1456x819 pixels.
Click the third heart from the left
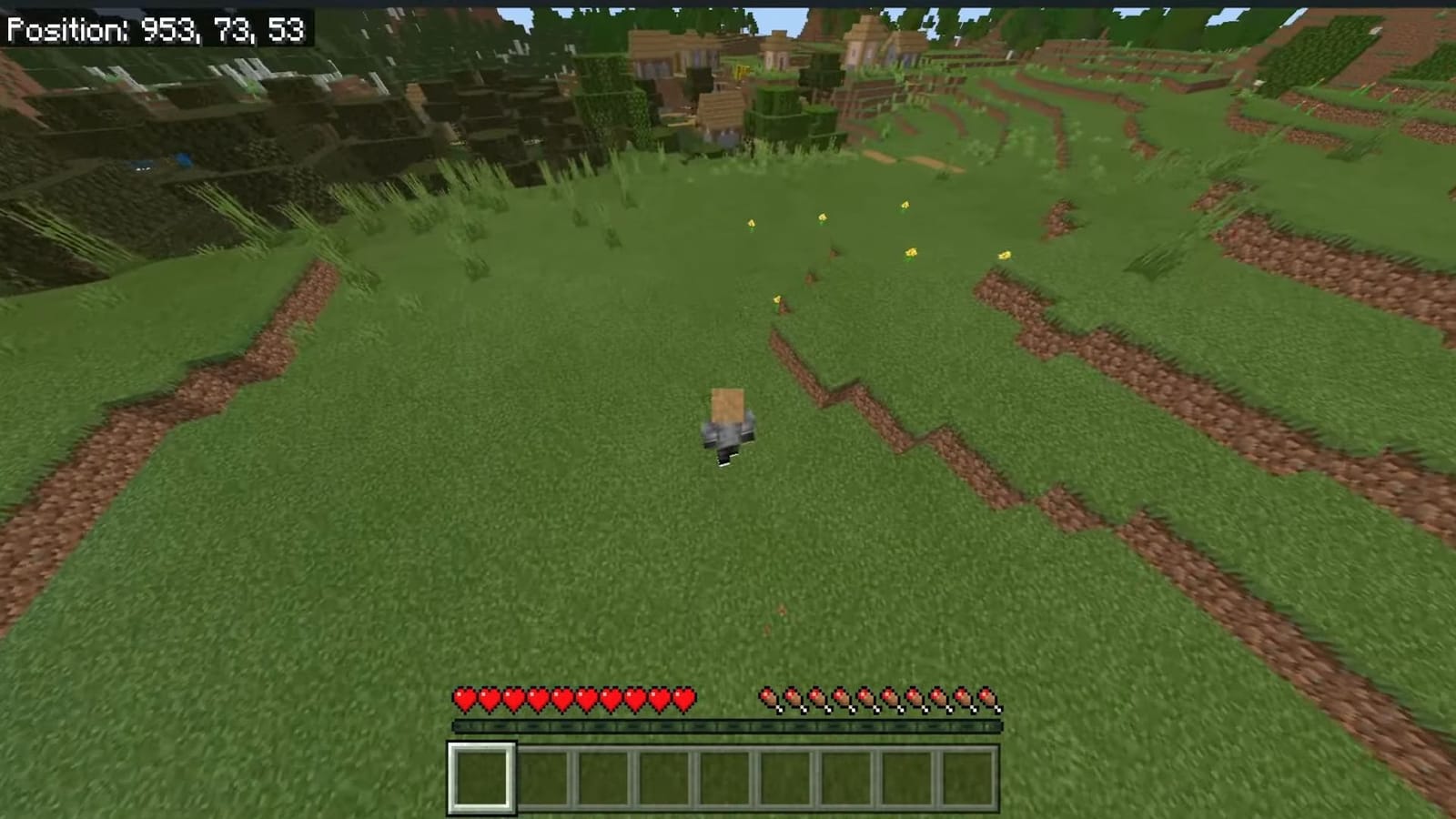point(512,698)
